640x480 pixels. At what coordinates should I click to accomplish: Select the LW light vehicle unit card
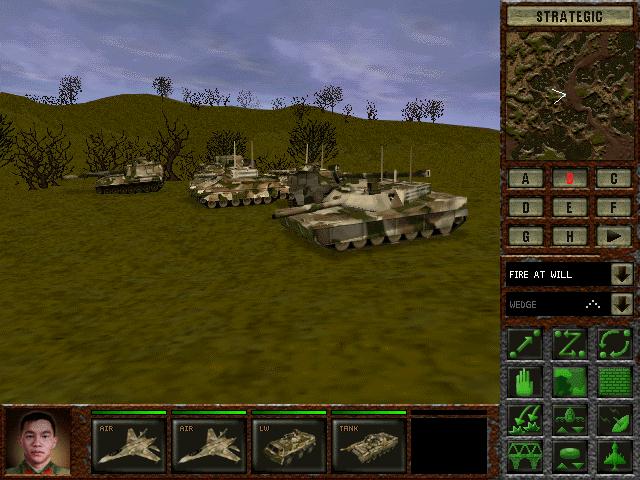coord(288,443)
